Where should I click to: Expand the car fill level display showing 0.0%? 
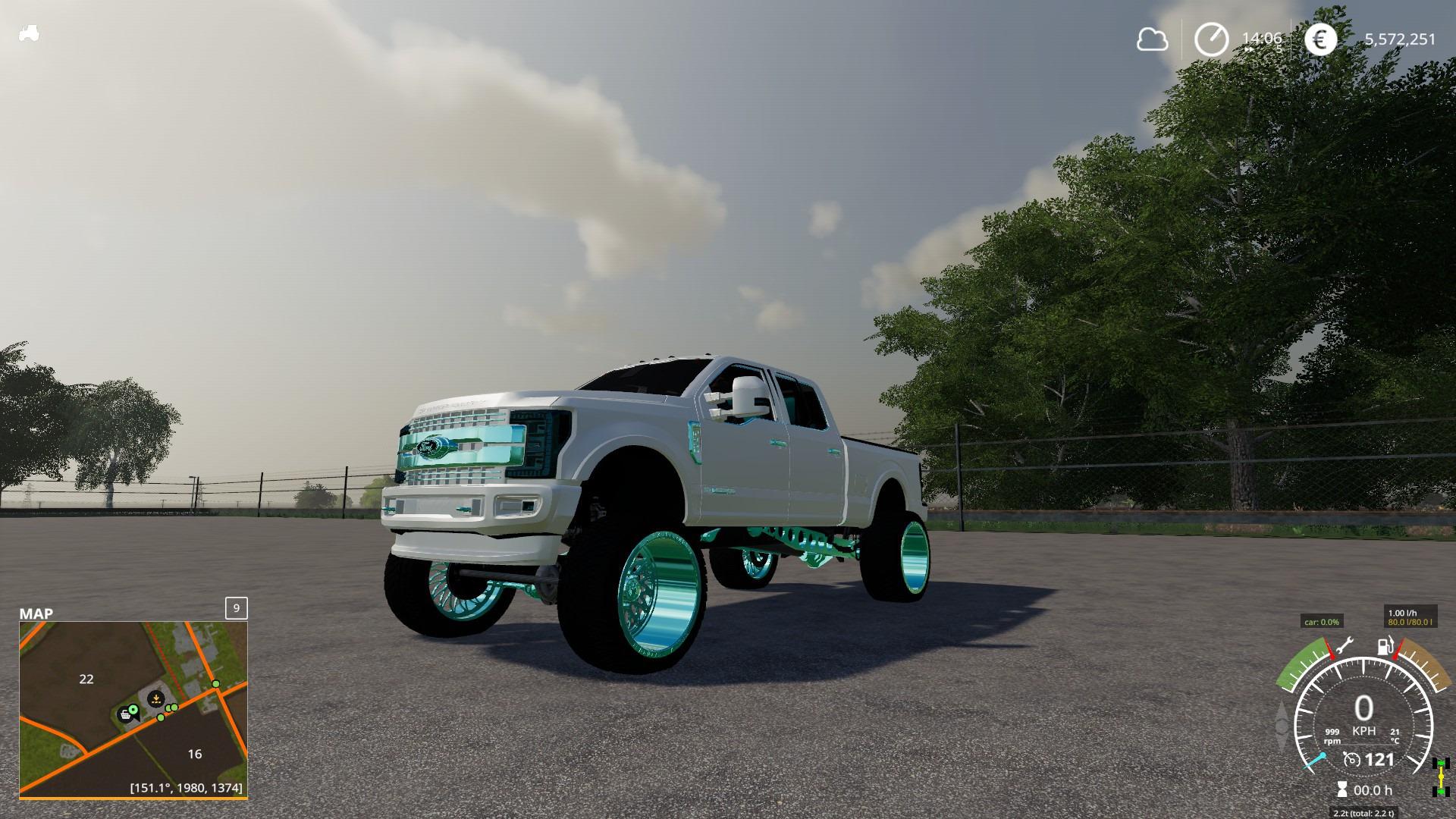pos(1321,622)
